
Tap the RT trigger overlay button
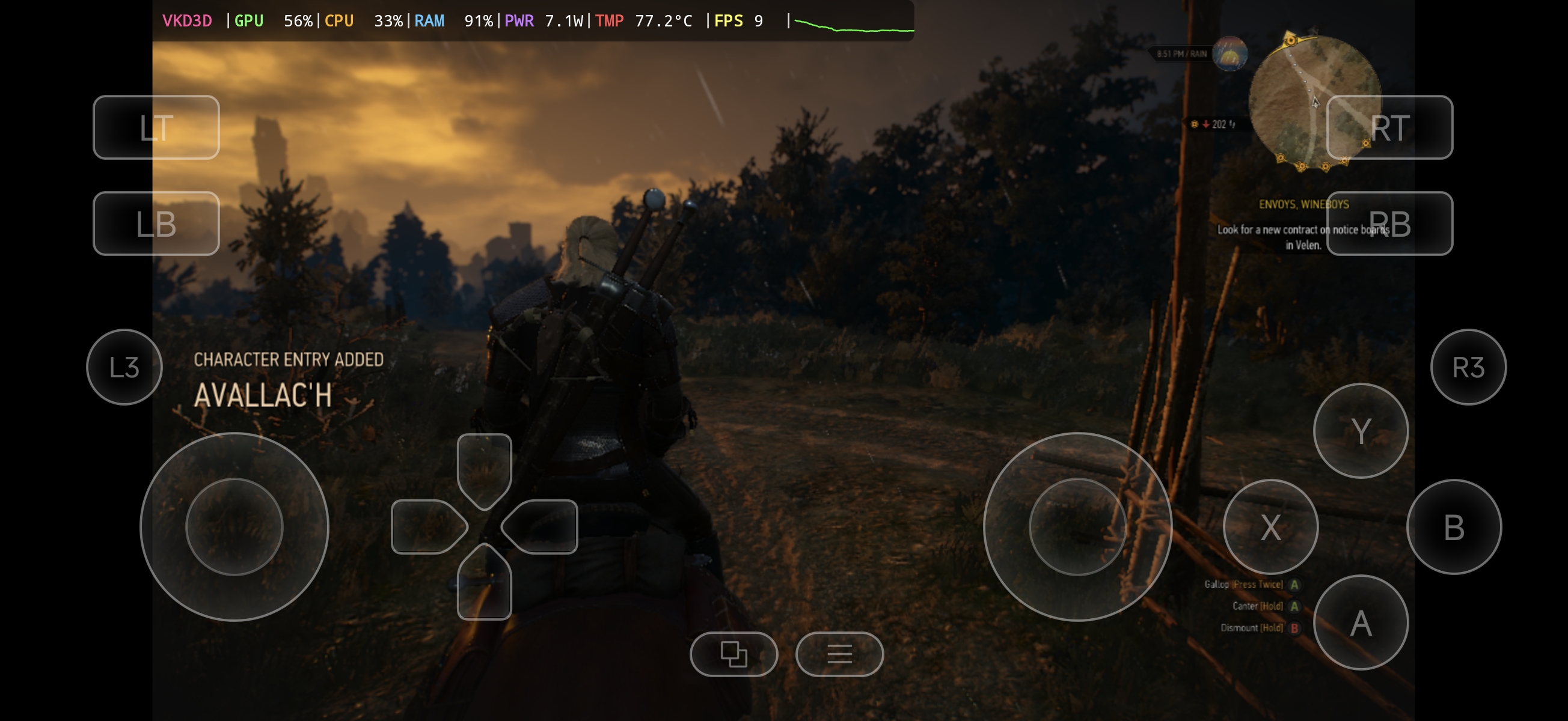1389,127
